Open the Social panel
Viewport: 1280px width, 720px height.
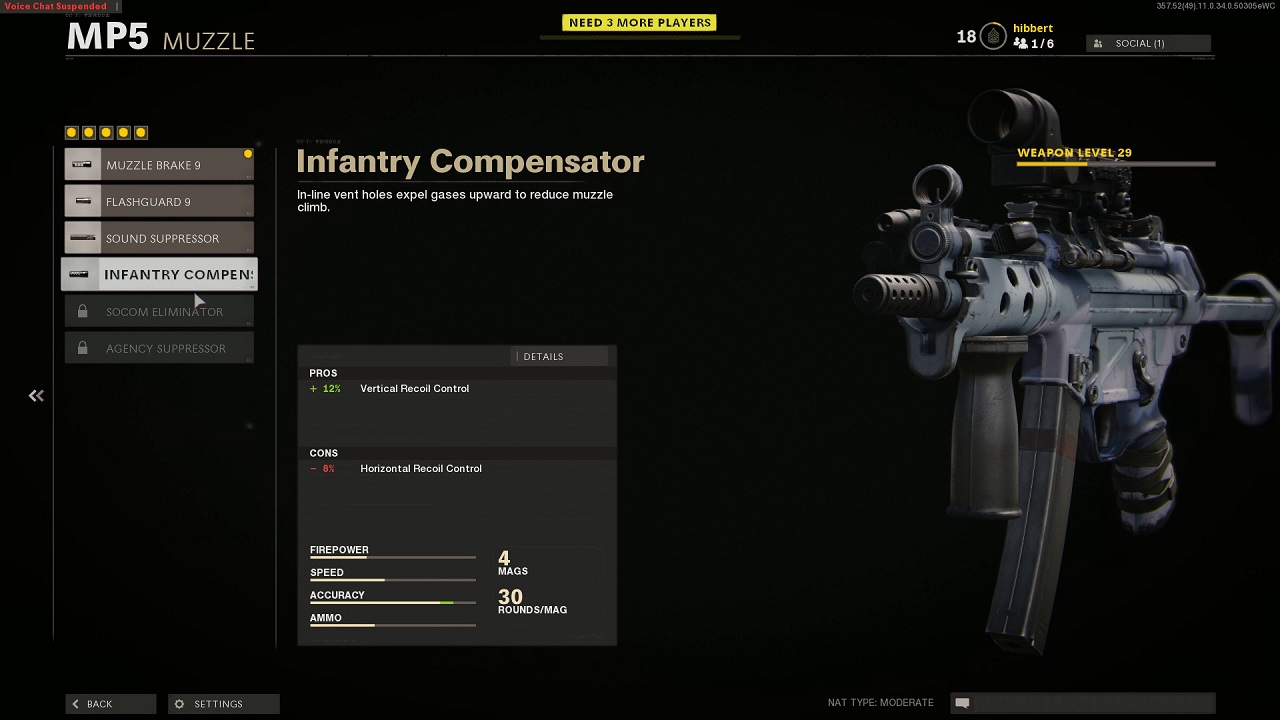coord(1148,44)
